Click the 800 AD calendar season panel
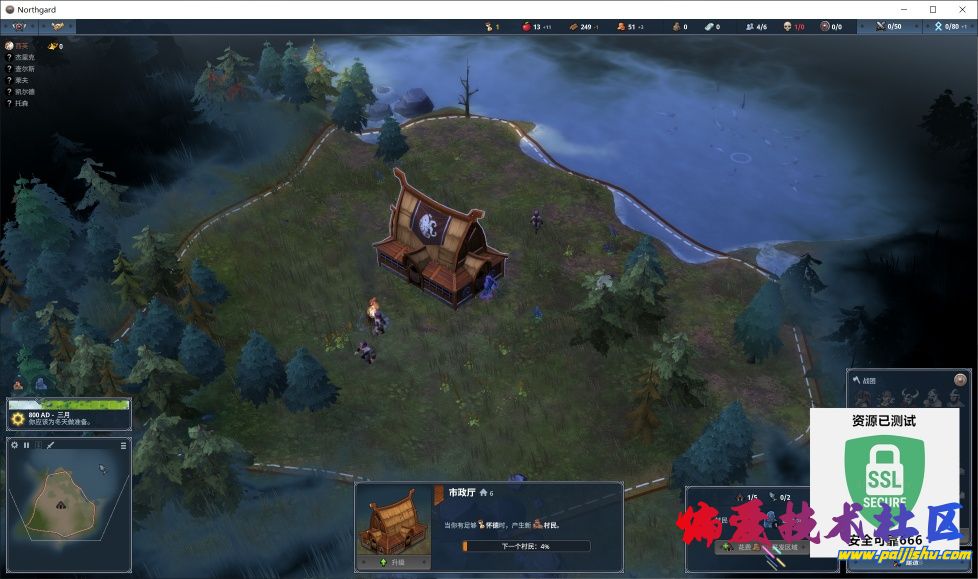978x579 pixels. coord(68,416)
